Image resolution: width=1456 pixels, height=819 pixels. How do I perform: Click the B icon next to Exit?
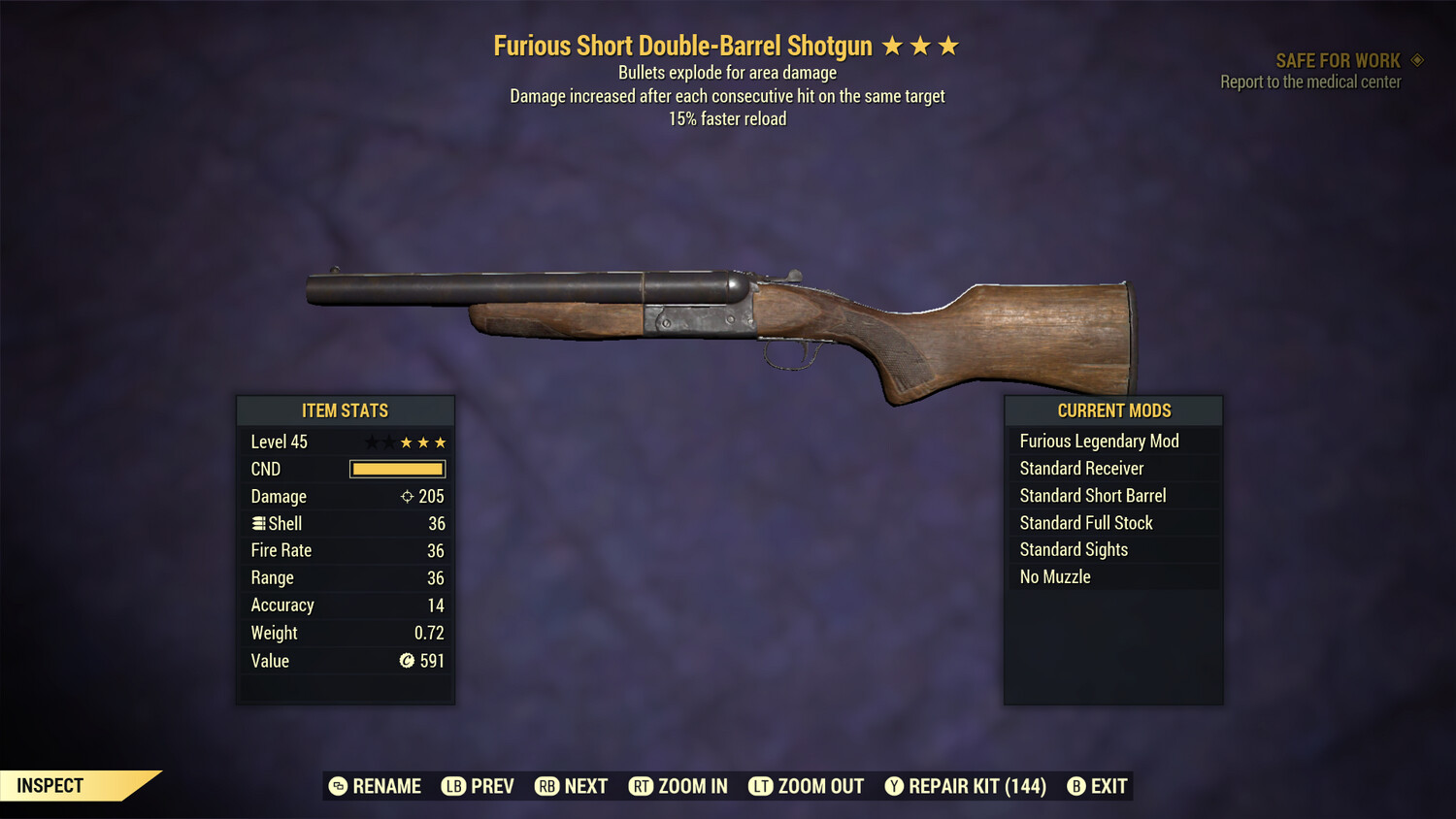coord(1075,786)
